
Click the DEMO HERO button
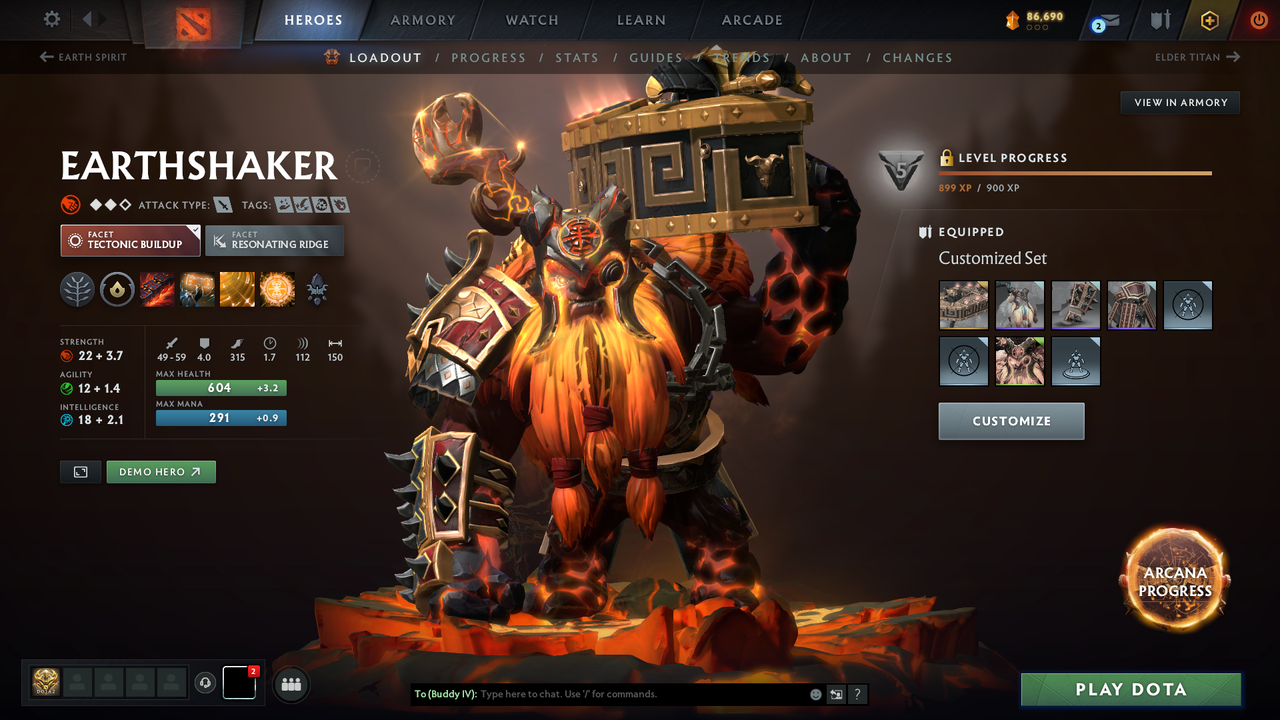click(161, 471)
